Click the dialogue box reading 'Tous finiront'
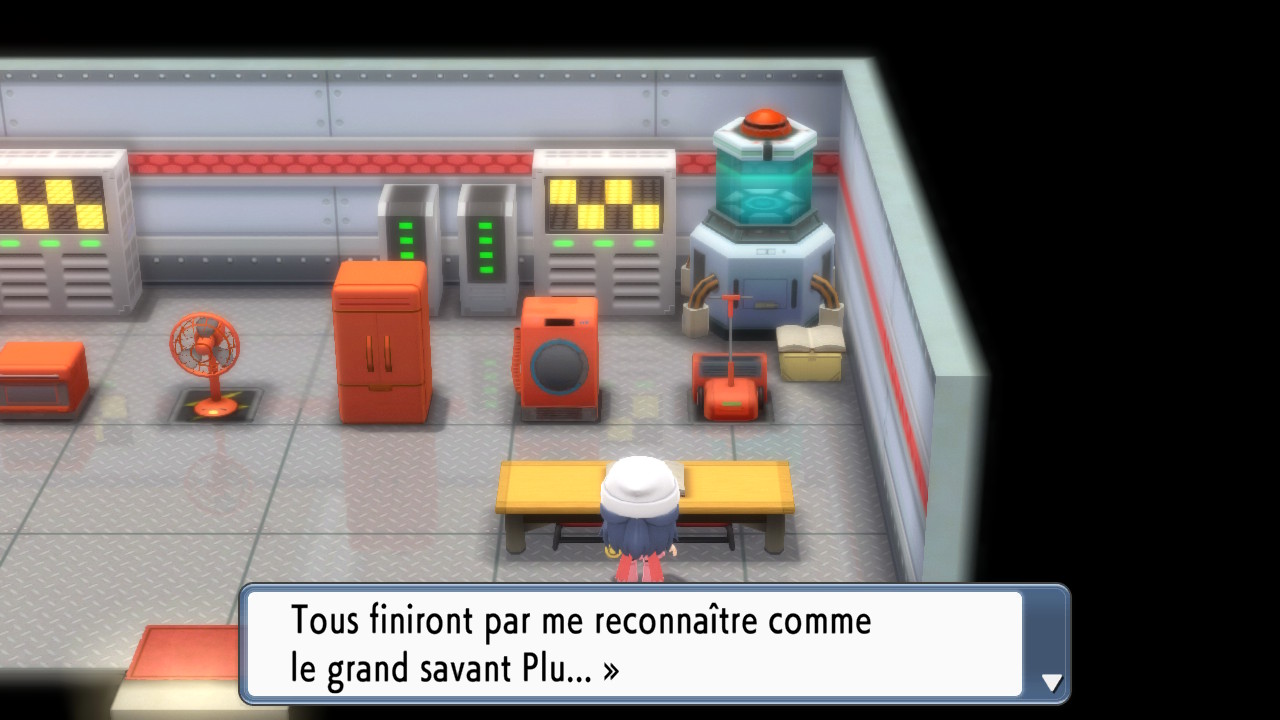 (x=634, y=644)
